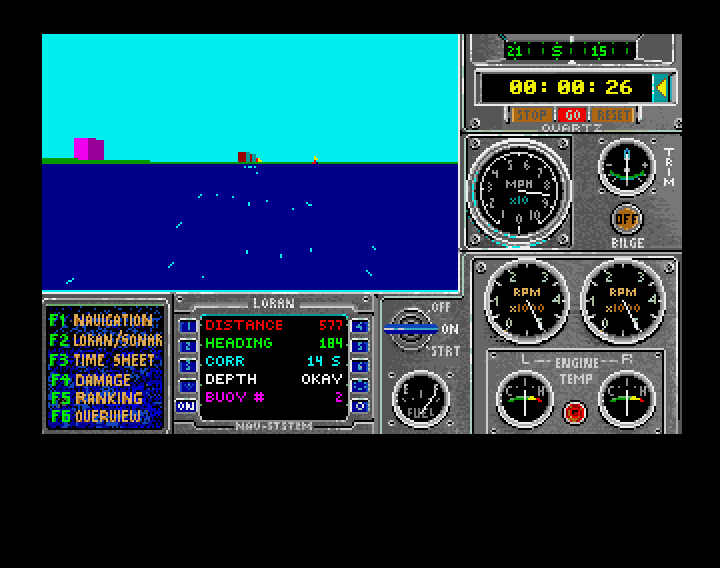Open the F2 Loran/Sonar option
Screen dimensions: 720x568
click(x=103, y=340)
